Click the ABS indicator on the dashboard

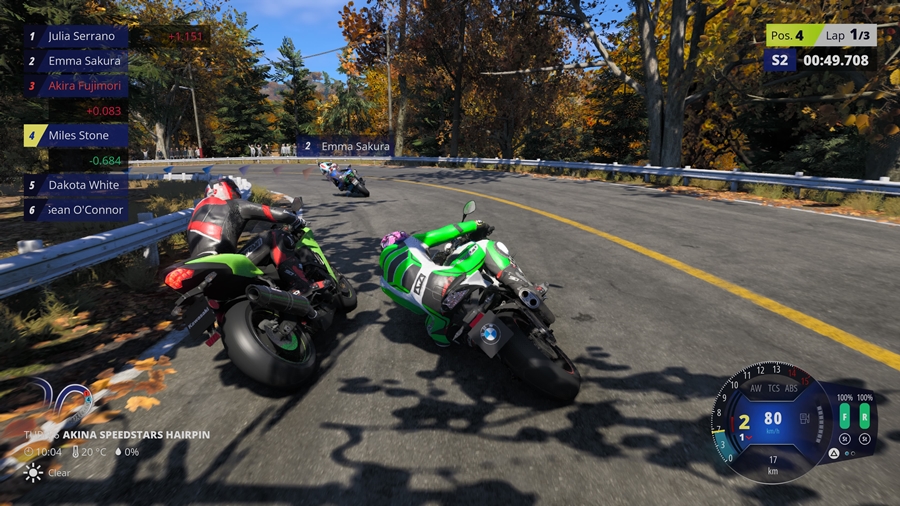pos(791,388)
